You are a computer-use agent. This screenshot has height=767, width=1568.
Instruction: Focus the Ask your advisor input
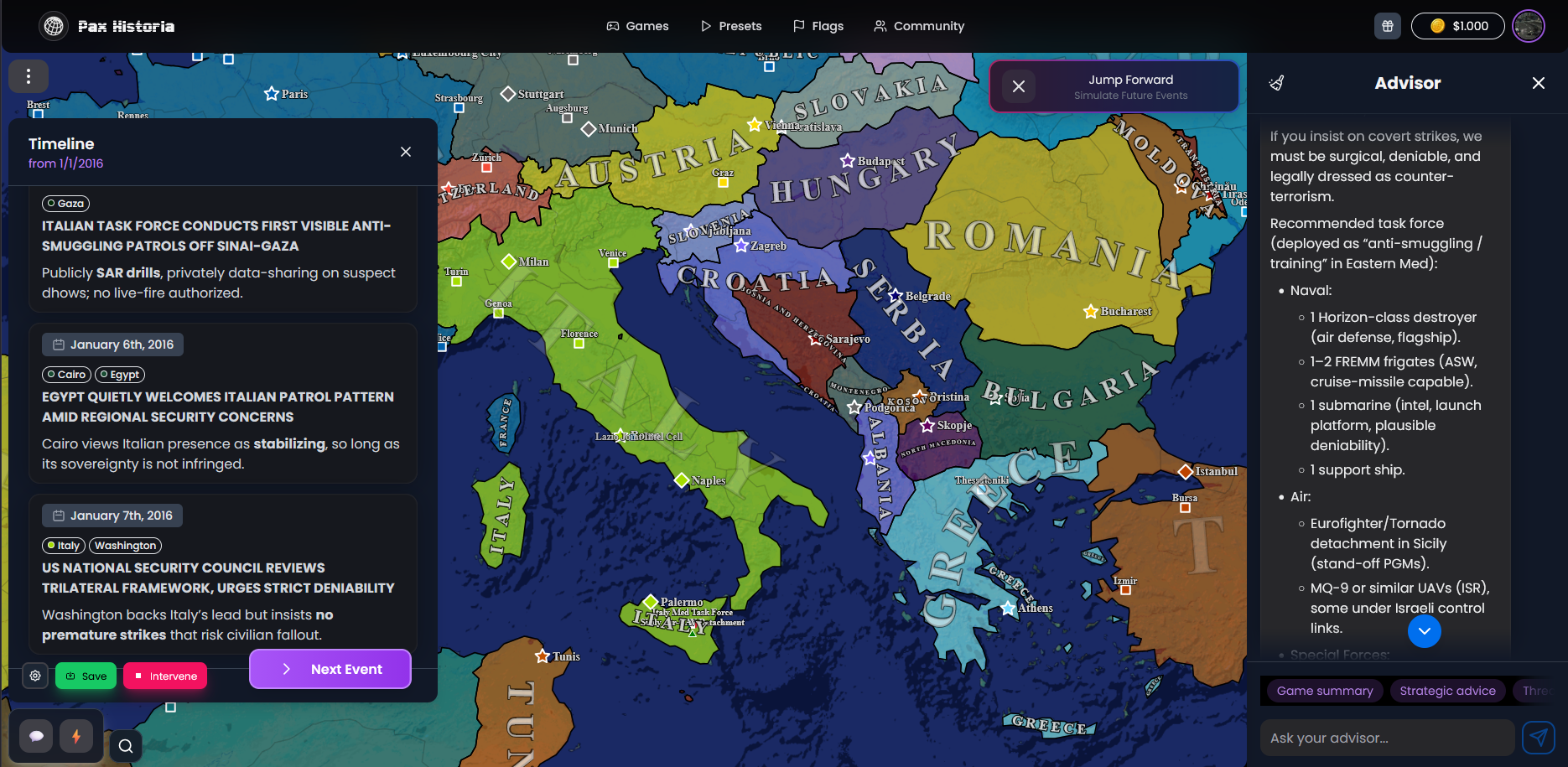1387,738
